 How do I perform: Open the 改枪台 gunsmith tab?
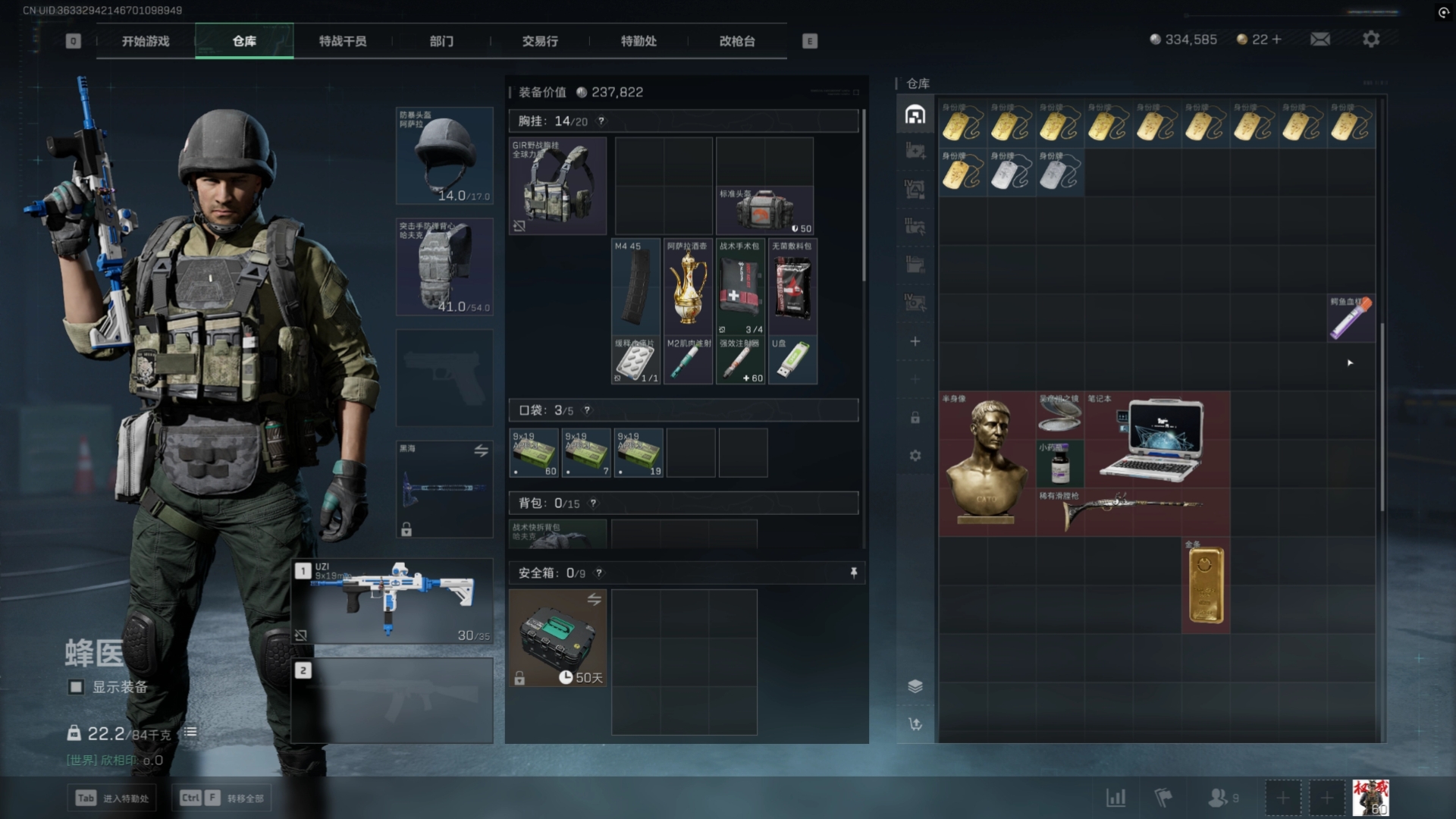[x=737, y=41]
